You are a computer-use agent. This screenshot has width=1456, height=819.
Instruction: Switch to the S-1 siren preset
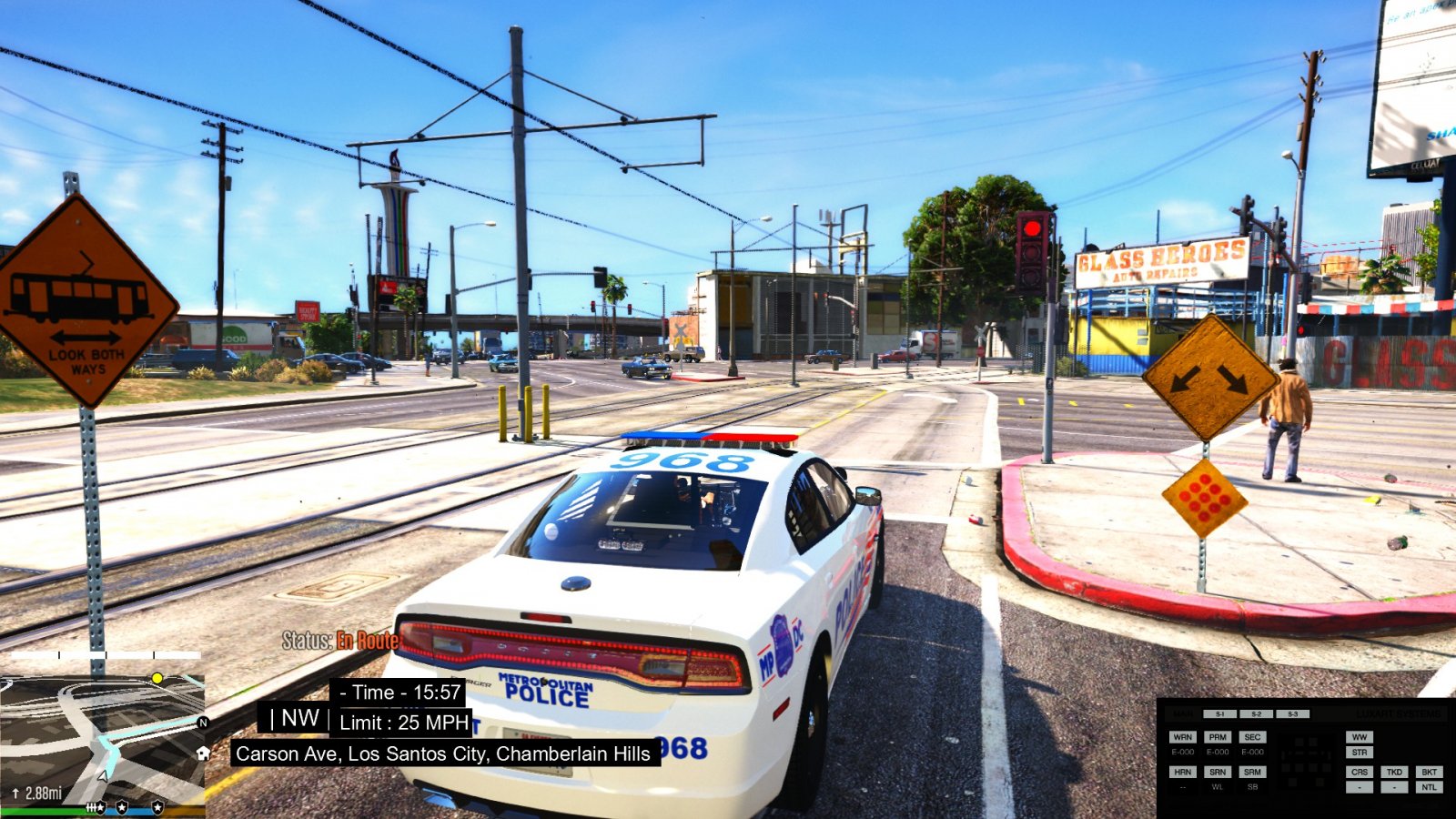(x=1219, y=714)
